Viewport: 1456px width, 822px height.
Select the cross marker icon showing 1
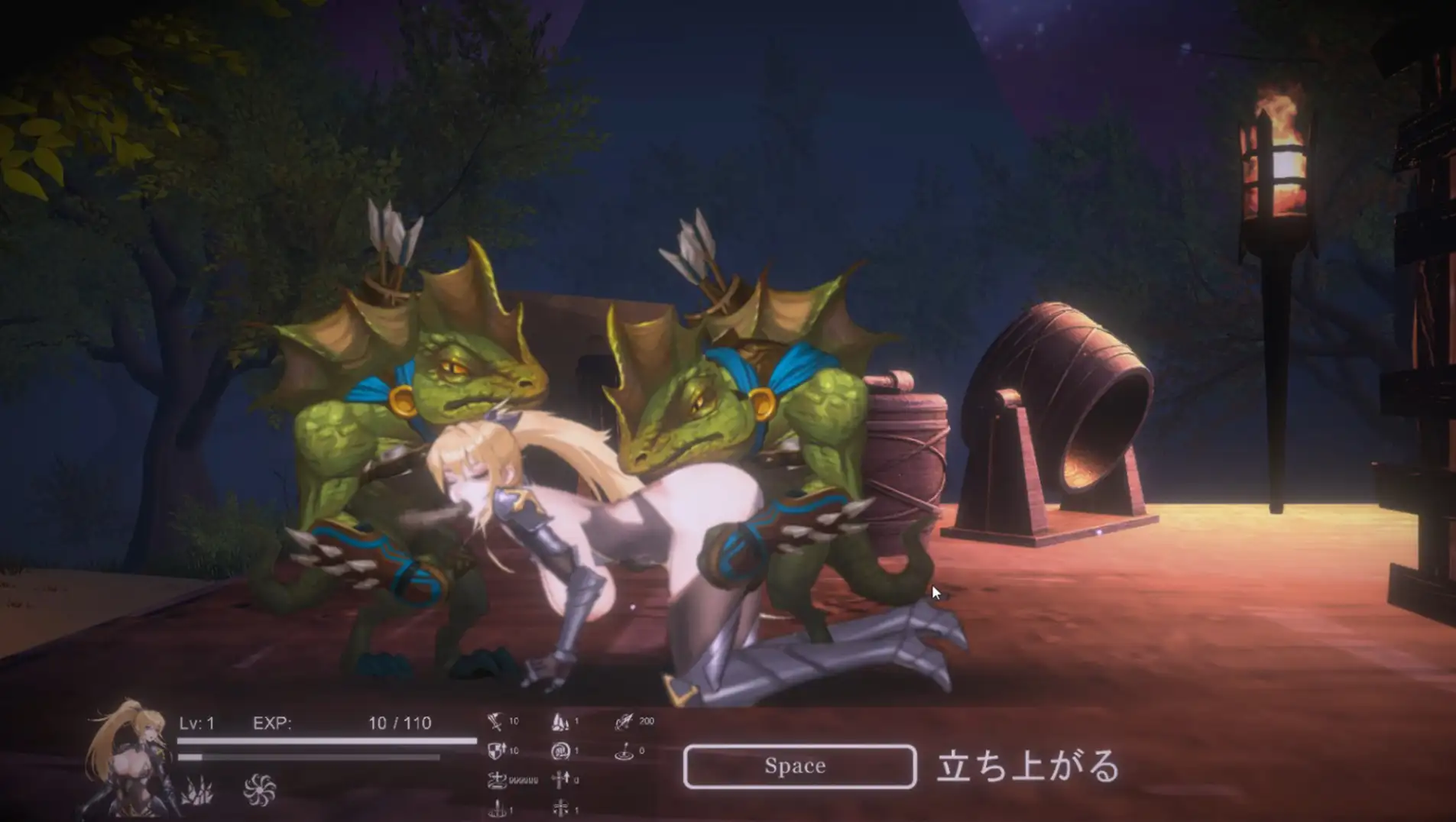coord(560,806)
